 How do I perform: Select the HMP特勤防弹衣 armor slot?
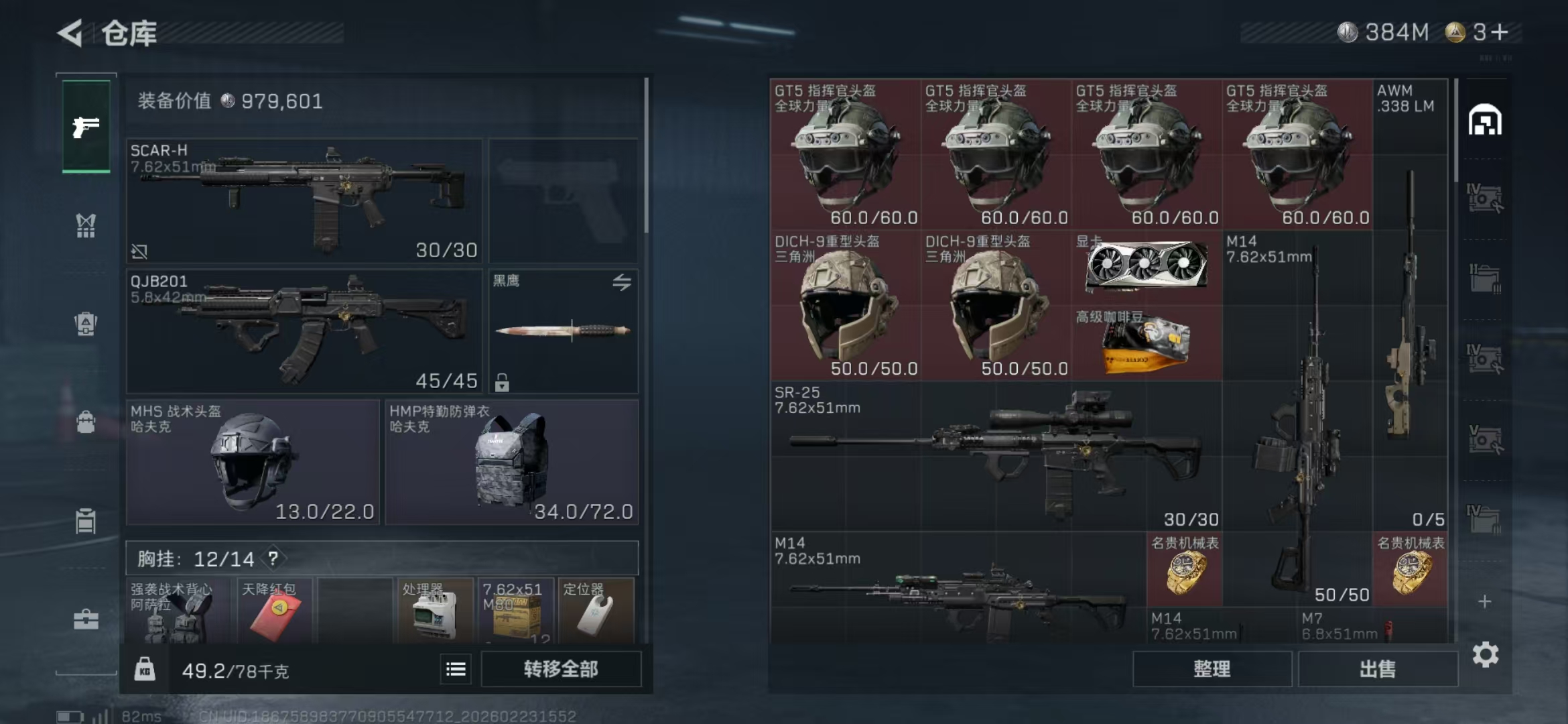pyautogui.click(x=511, y=462)
